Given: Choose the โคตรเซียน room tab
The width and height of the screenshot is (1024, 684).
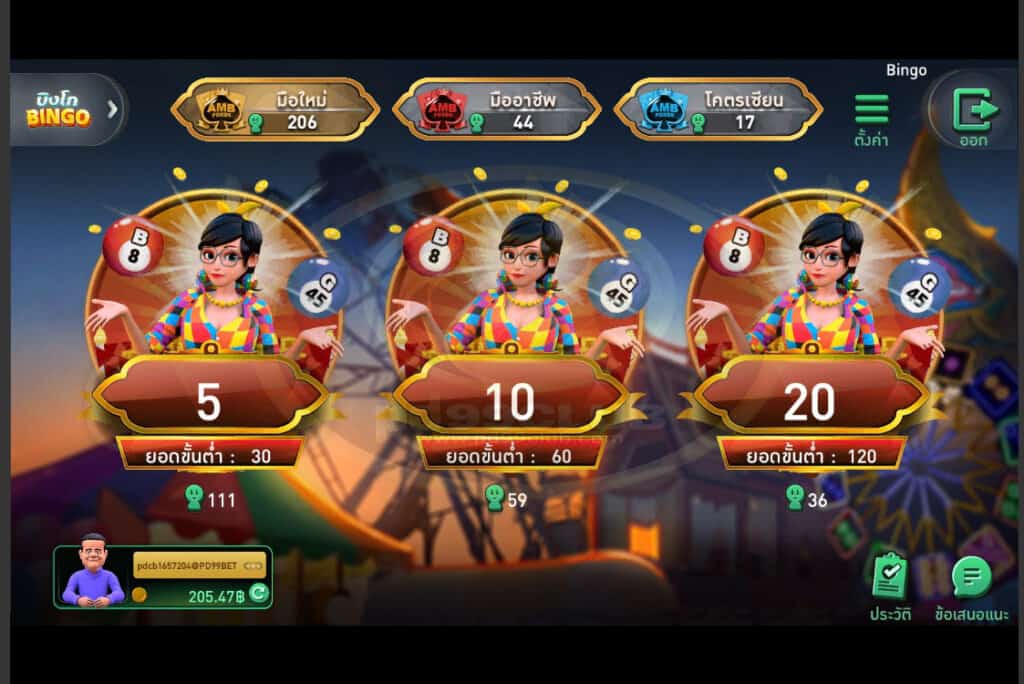Looking at the screenshot, I should click(718, 109).
